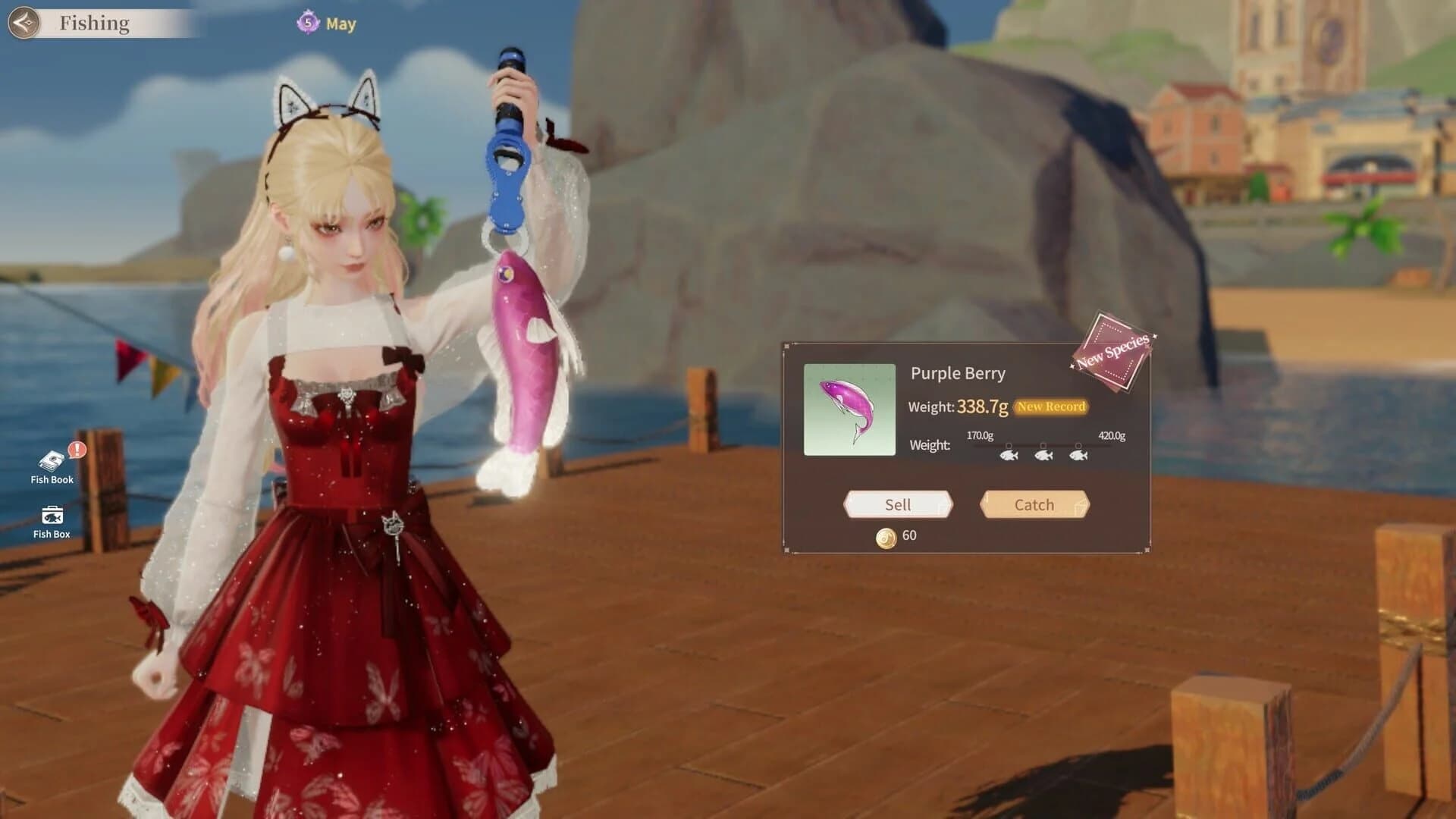This screenshot has width=1456, height=819.
Task: Tap the large fish icon near 420g
Action: (x=1078, y=457)
